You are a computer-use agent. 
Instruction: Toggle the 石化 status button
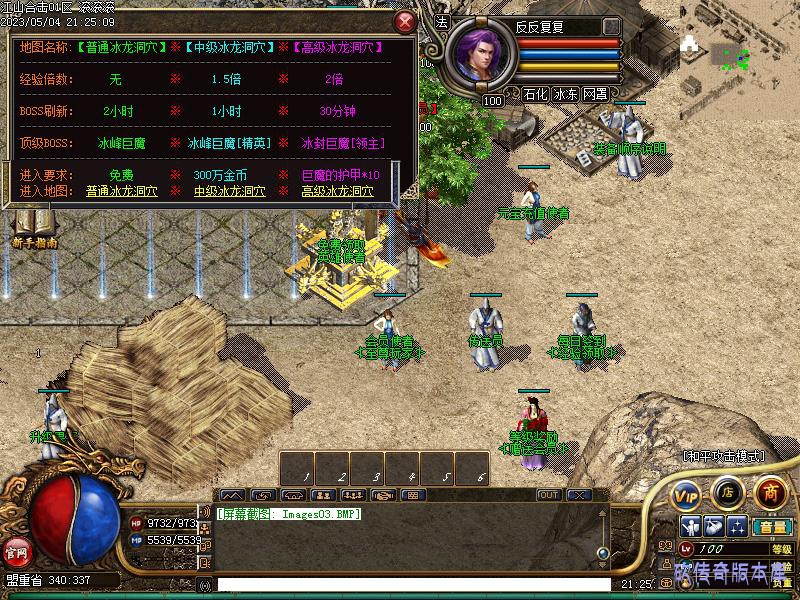[x=535, y=95]
